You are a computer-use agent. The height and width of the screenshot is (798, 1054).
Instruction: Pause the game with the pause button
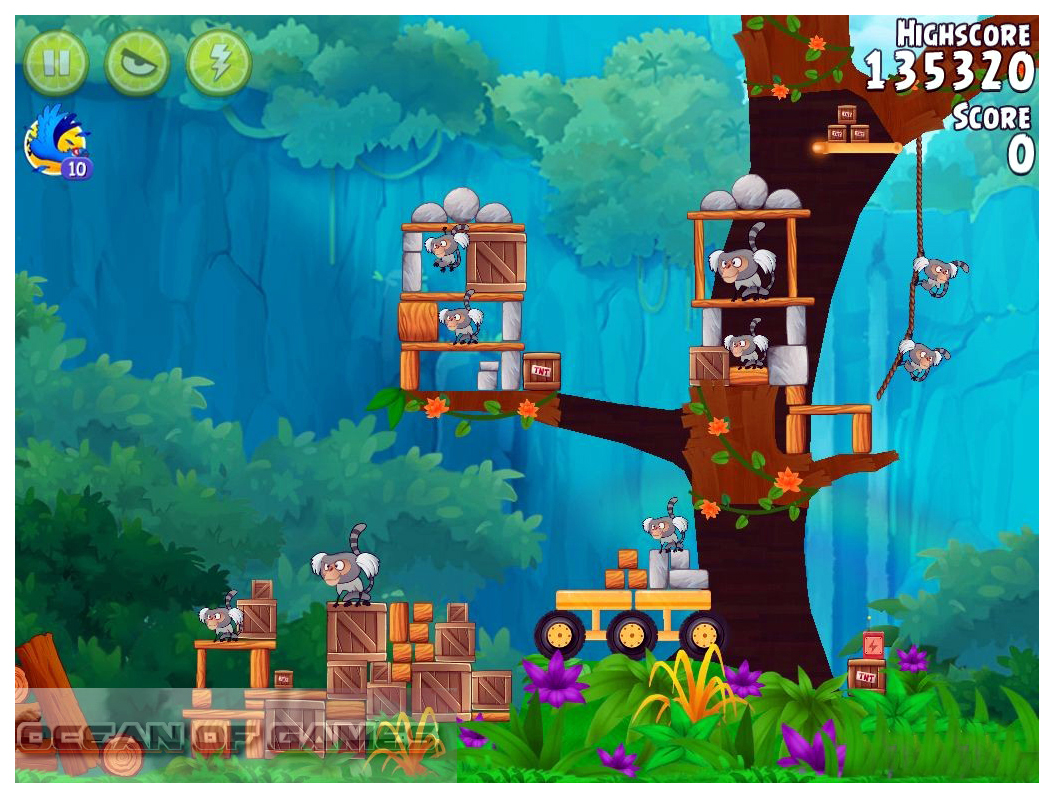[x=56, y=63]
